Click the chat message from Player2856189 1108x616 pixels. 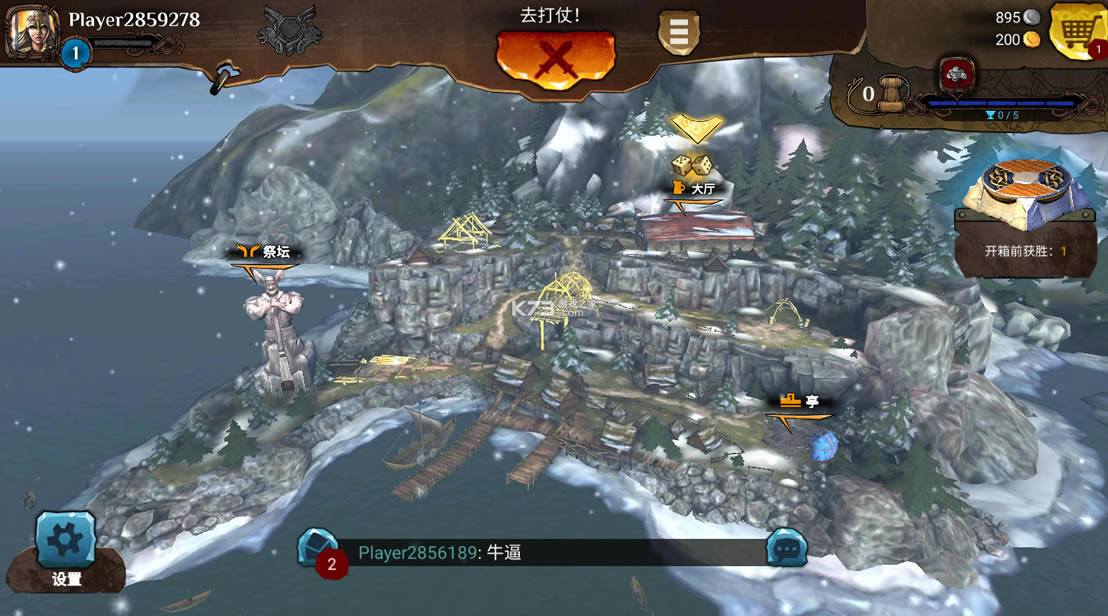440,553
